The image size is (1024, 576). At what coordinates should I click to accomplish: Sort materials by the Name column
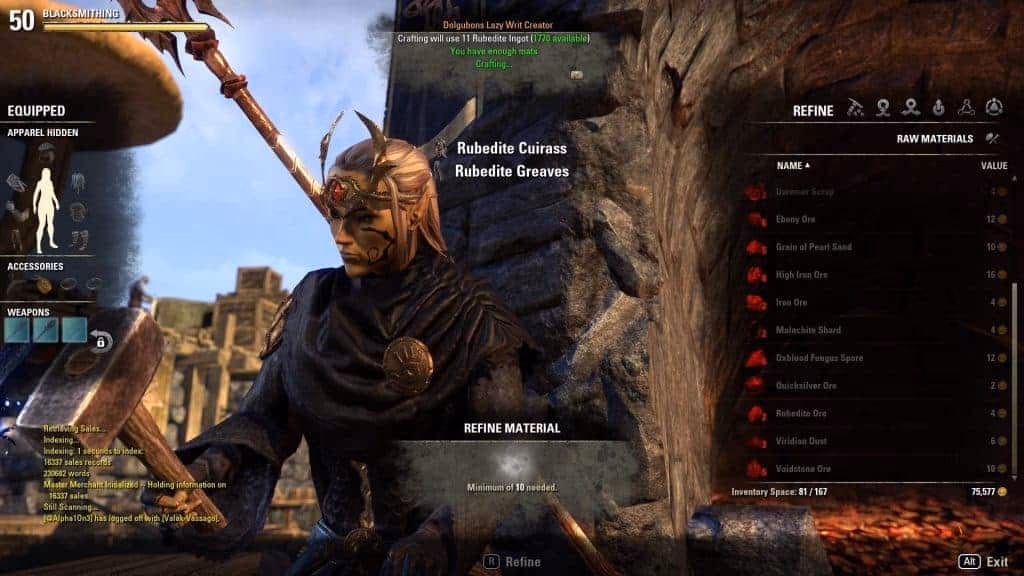[x=793, y=165]
